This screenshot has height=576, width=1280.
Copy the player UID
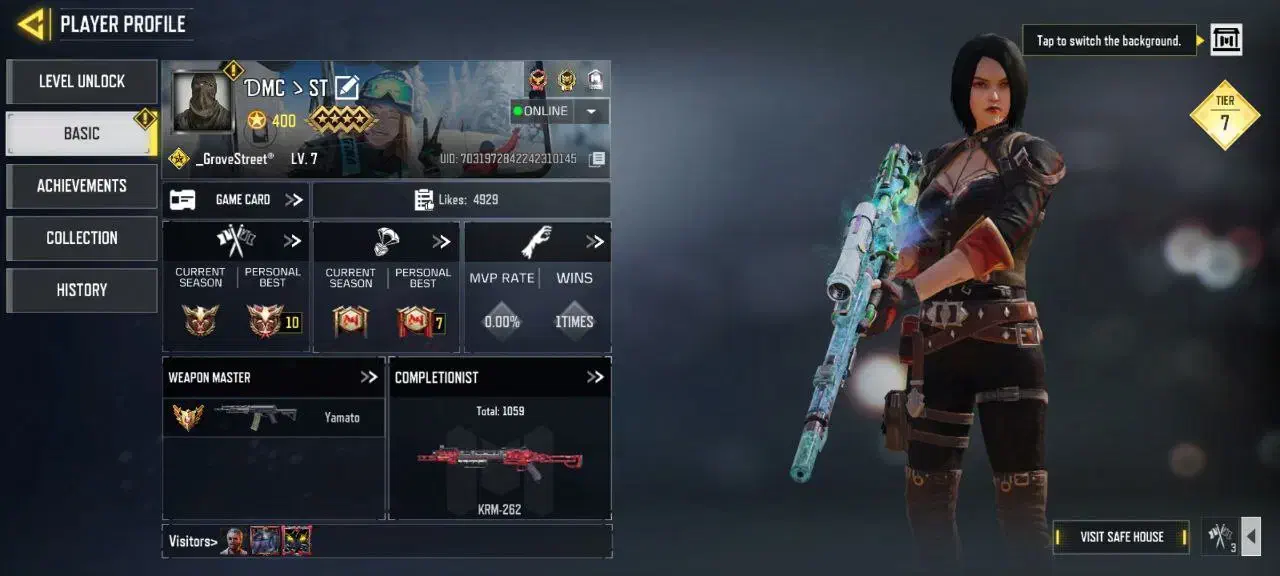[596, 159]
